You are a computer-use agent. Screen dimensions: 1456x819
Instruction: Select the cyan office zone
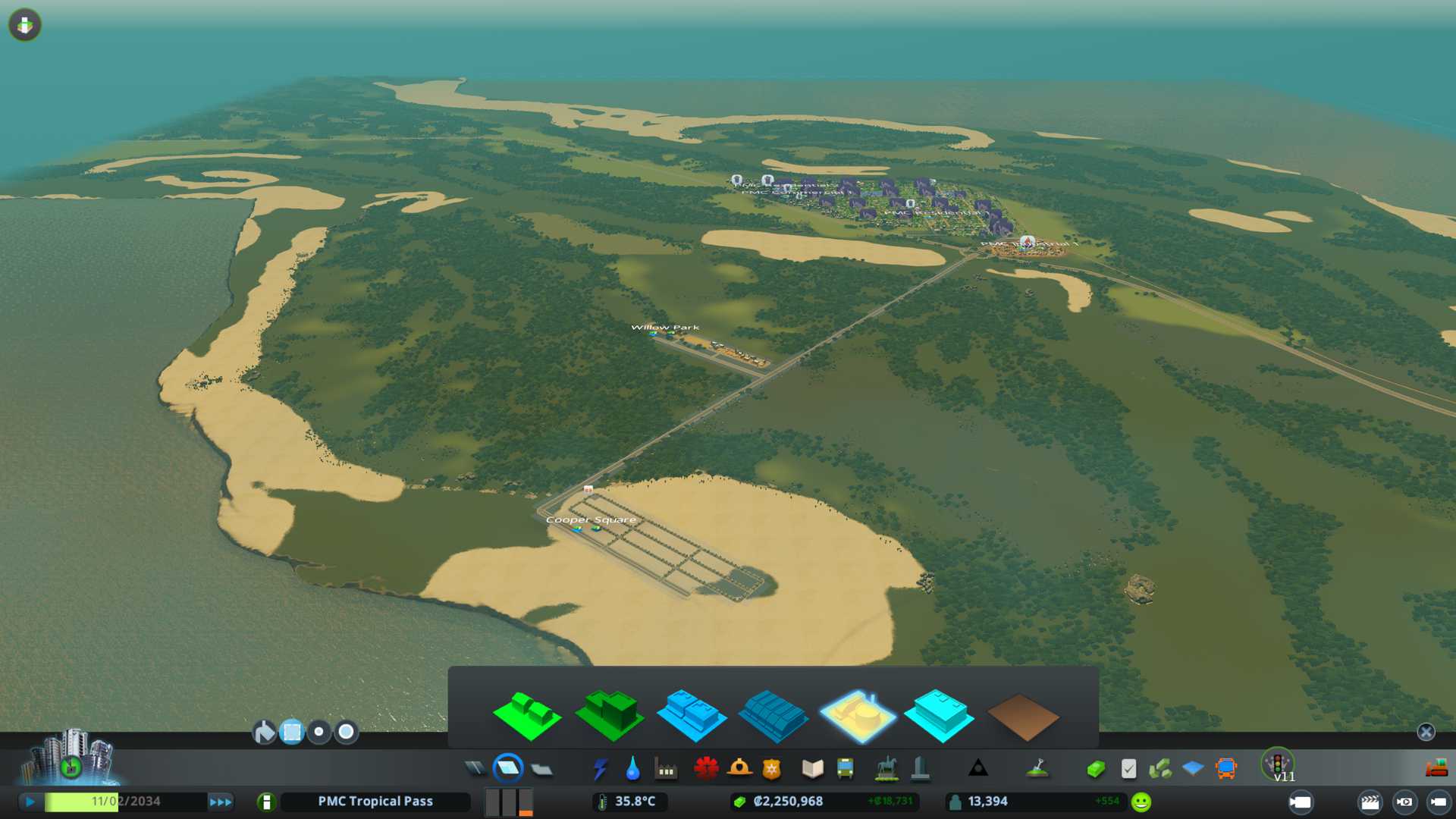pyautogui.click(x=939, y=714)
